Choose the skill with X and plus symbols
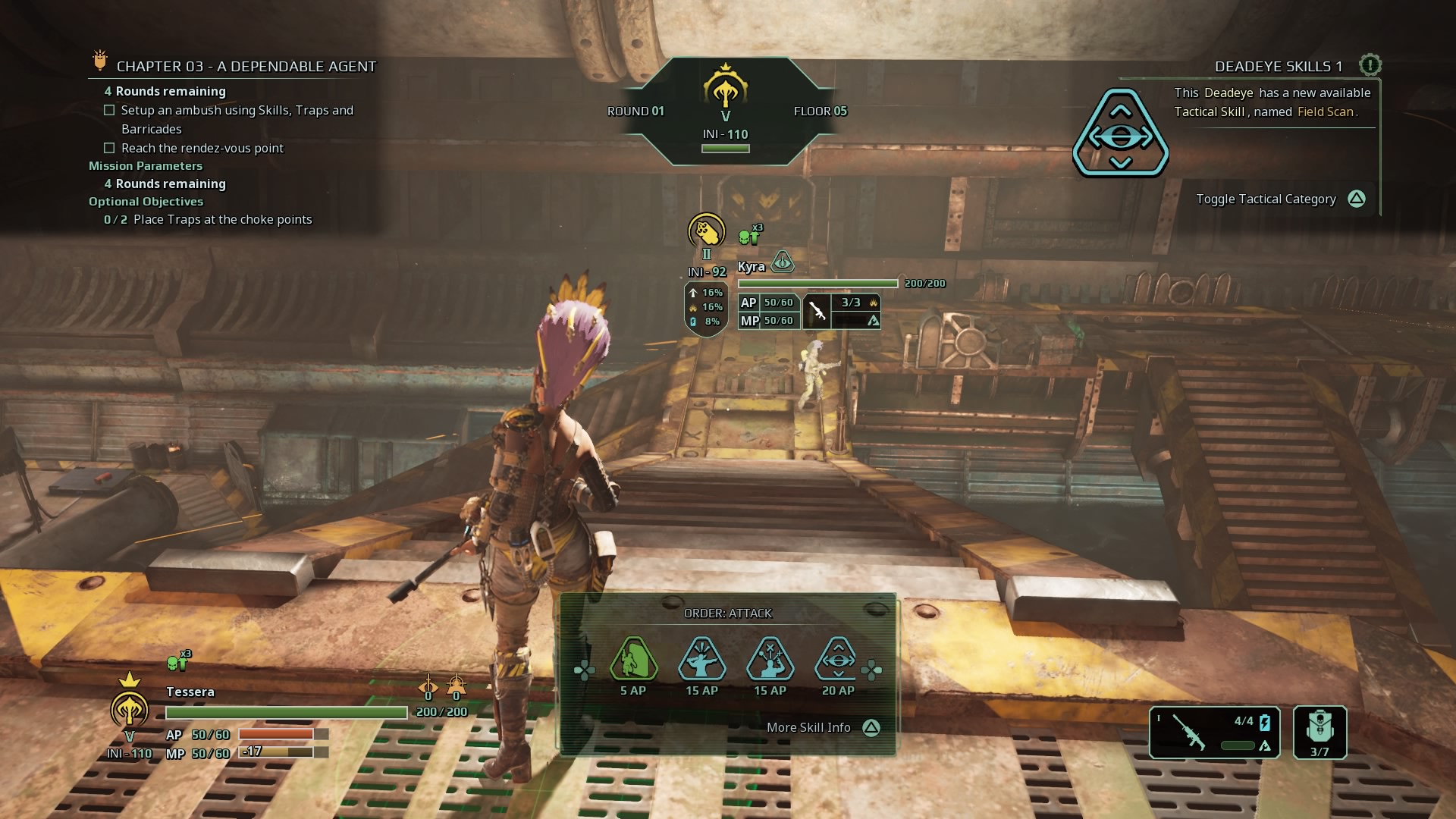Screen dimensions: 1456x819 click(770, 660)
